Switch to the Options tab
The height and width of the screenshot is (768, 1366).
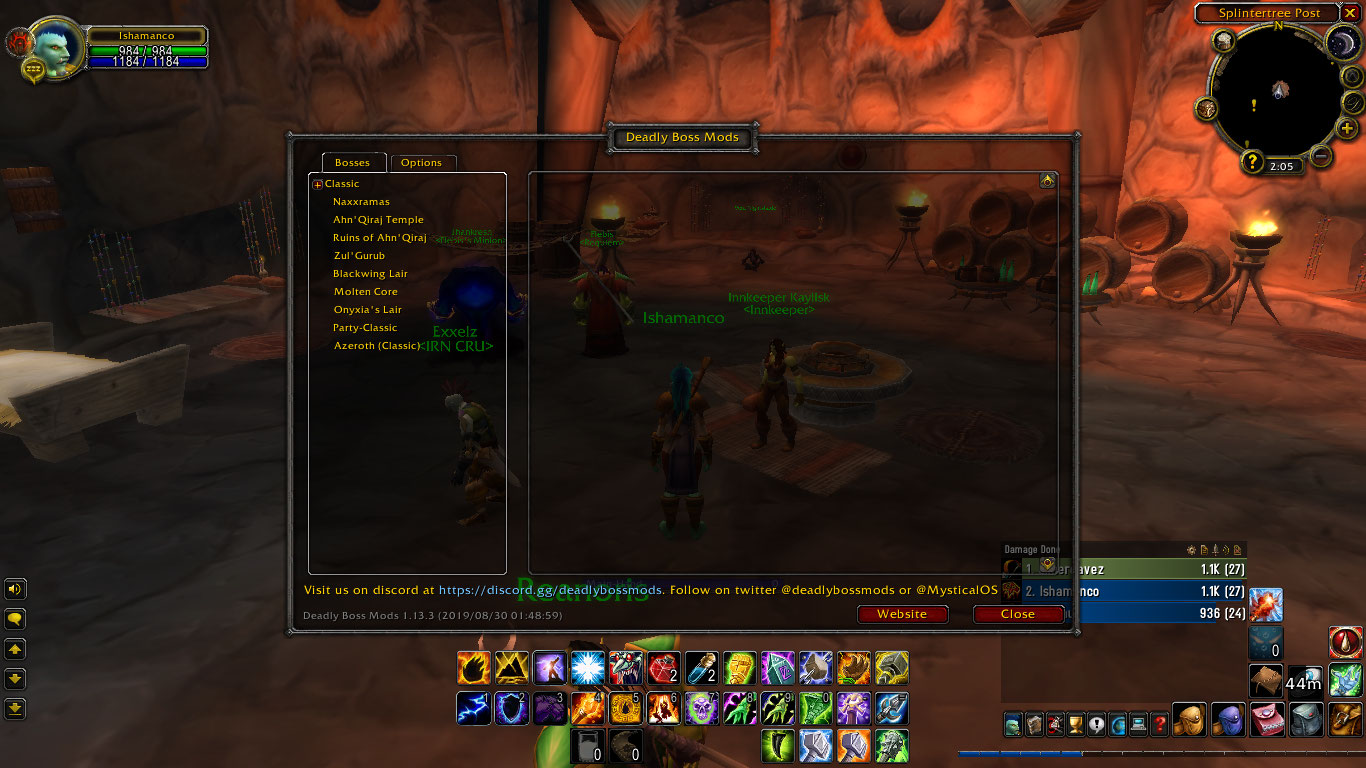pos(422,163)
